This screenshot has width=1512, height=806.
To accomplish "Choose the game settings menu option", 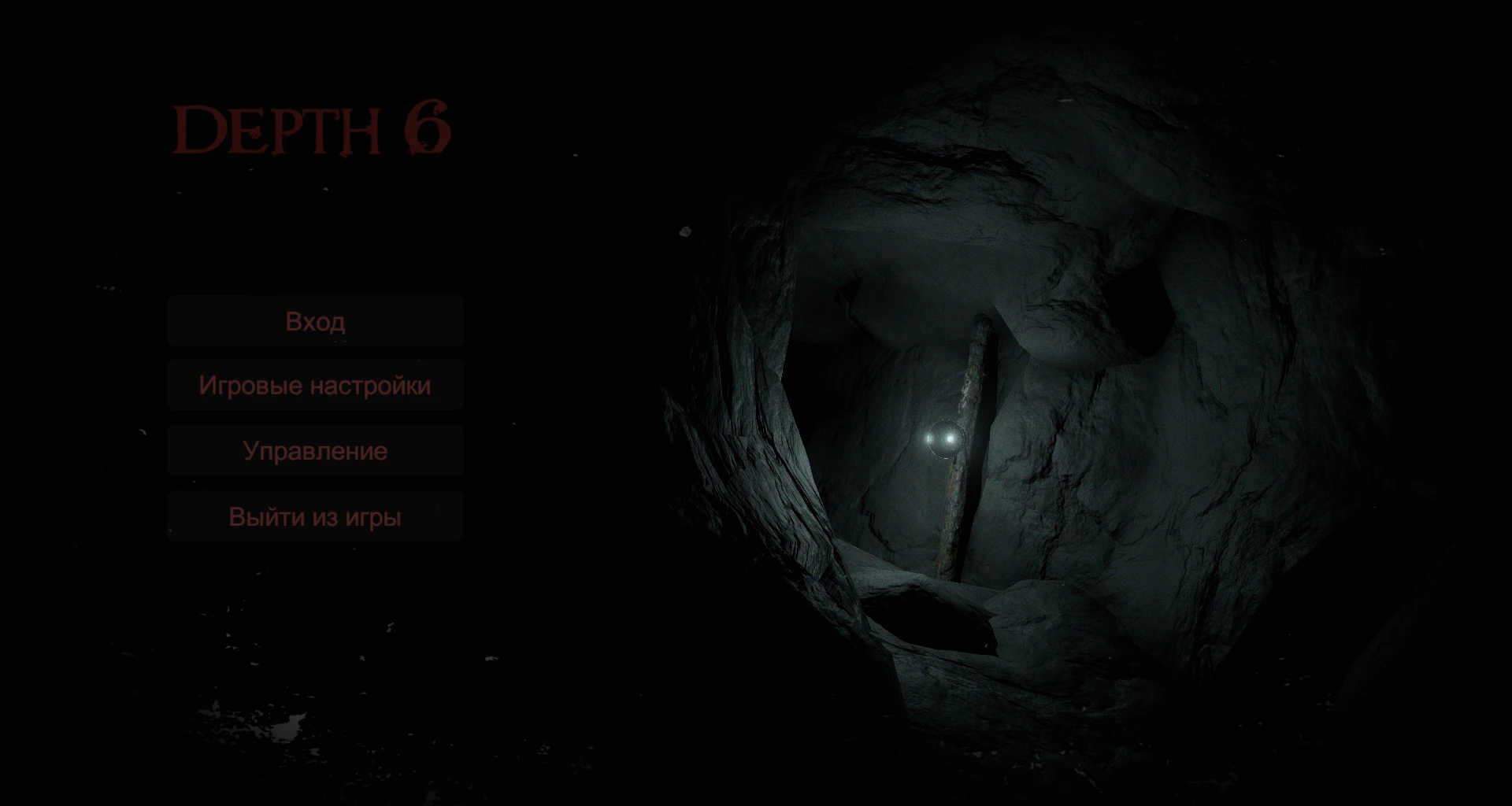I will pos(315,385).
